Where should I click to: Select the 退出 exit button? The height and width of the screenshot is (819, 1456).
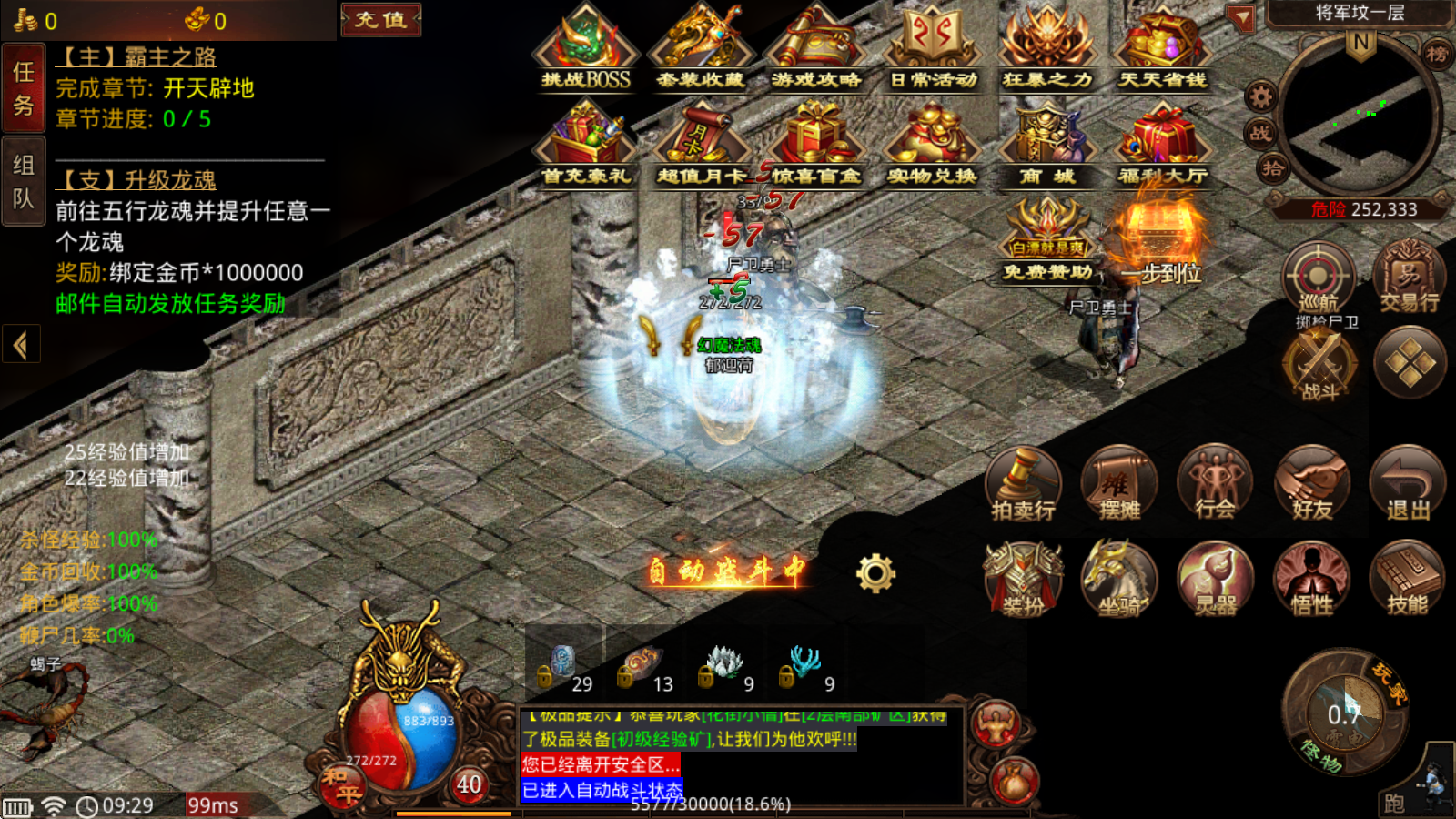click(x=1407, y=483)
